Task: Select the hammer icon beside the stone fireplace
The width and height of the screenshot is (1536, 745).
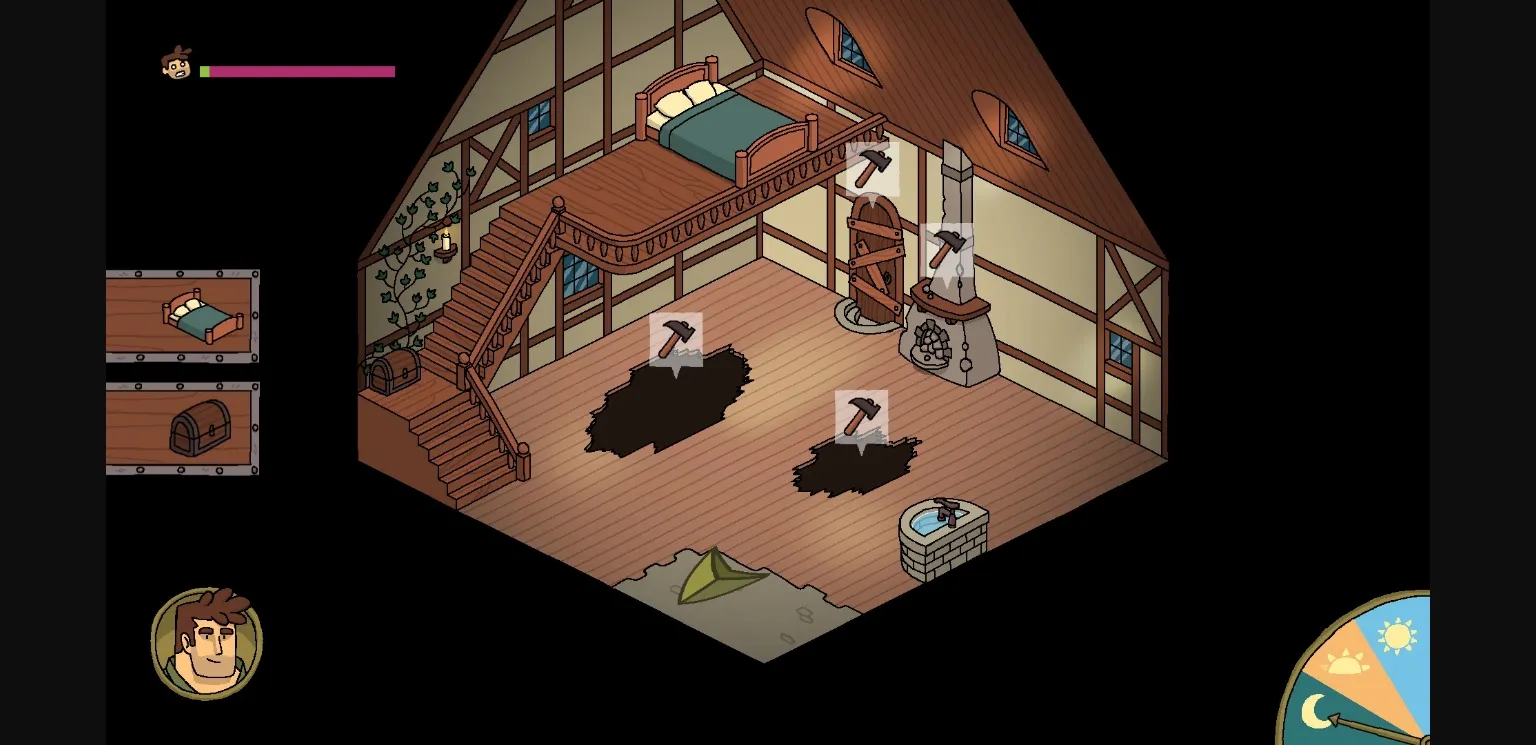Action: click(x=947, y=248)
